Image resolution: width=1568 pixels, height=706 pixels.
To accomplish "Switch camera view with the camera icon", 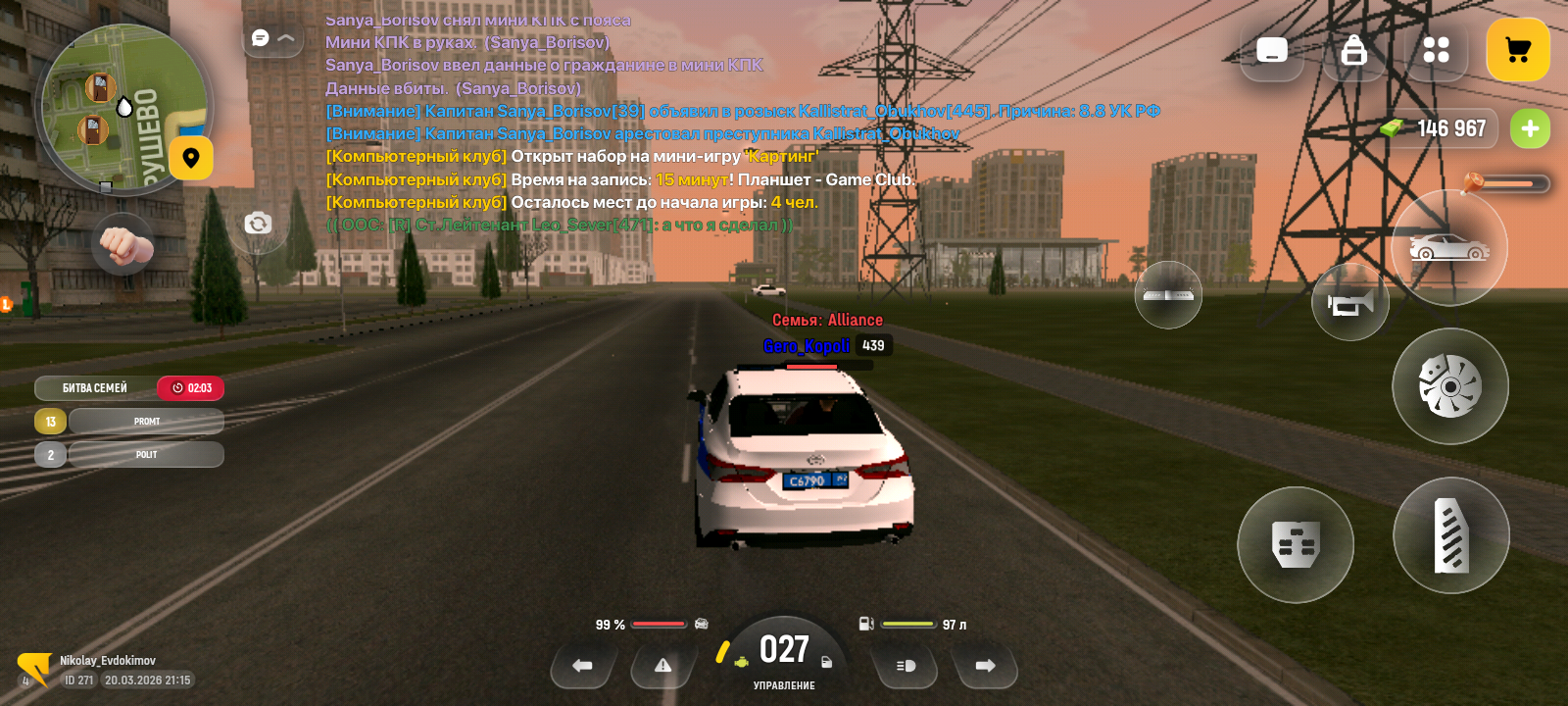I will 258,224.
